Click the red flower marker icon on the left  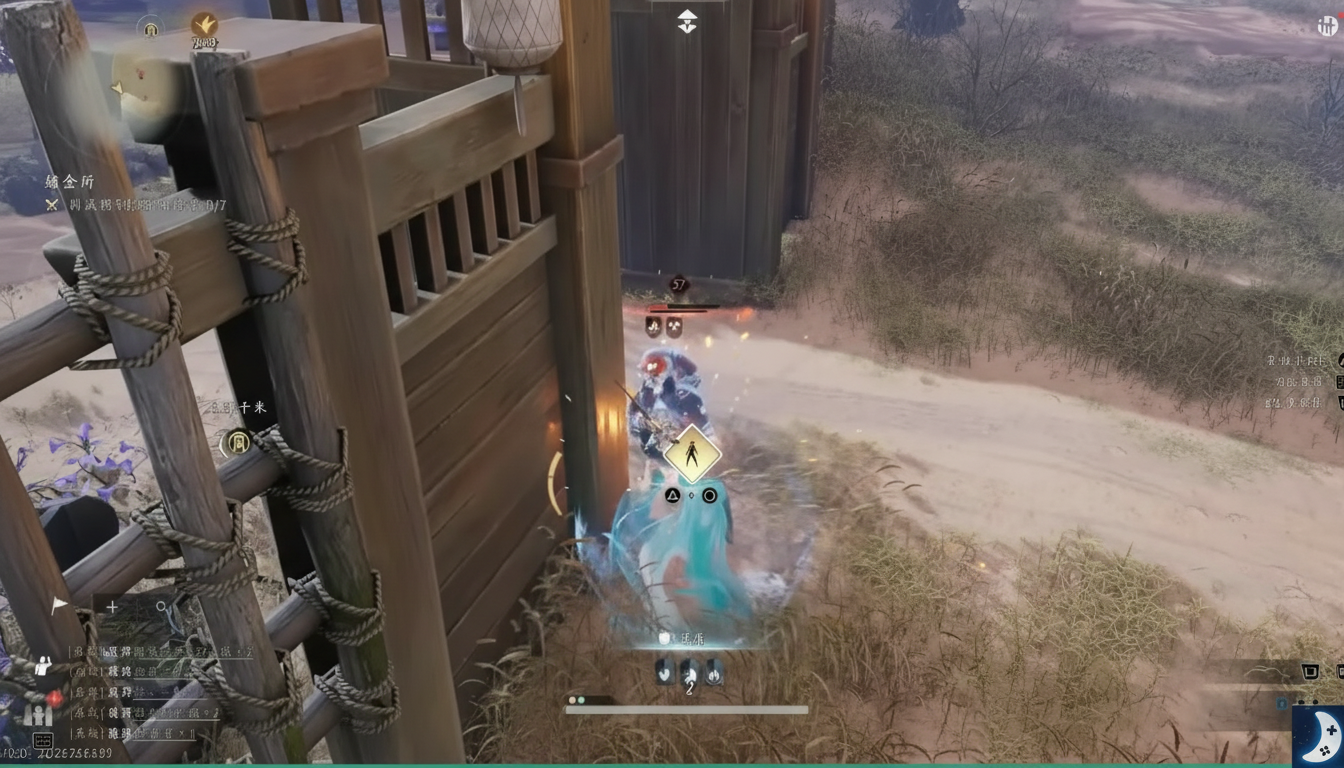tap(51, 697)
